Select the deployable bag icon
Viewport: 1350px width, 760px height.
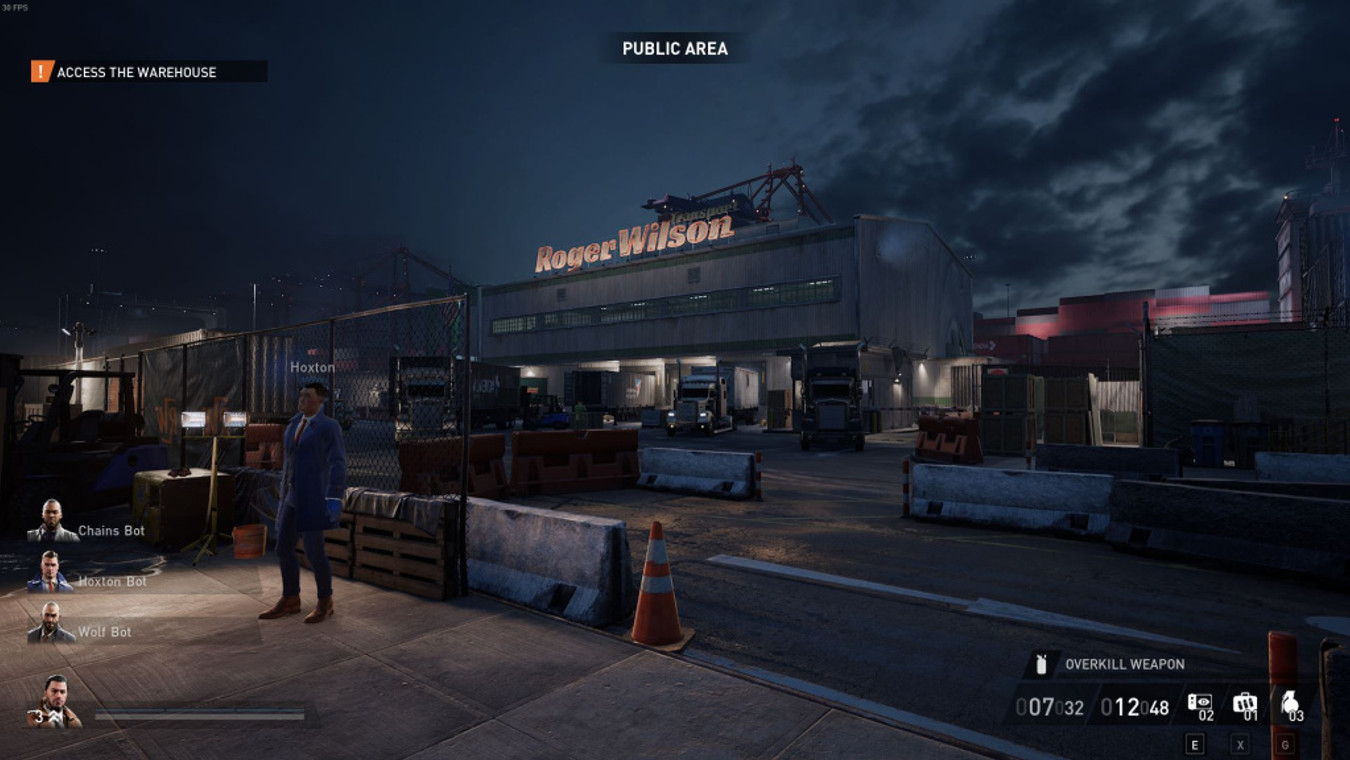[x=1244, y=702]
